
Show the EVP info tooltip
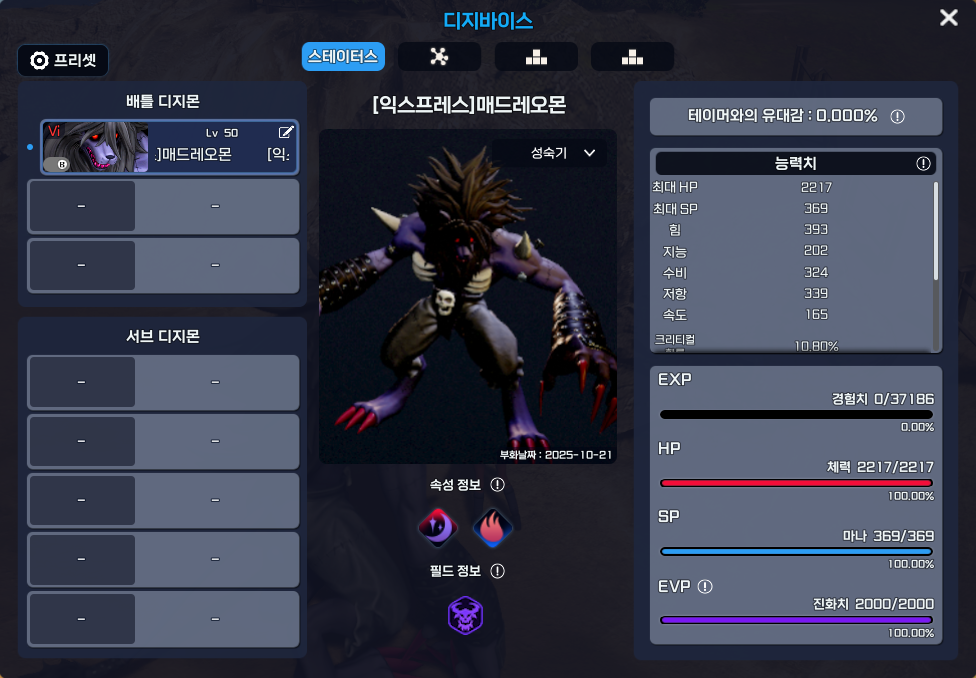coord(705,587)
